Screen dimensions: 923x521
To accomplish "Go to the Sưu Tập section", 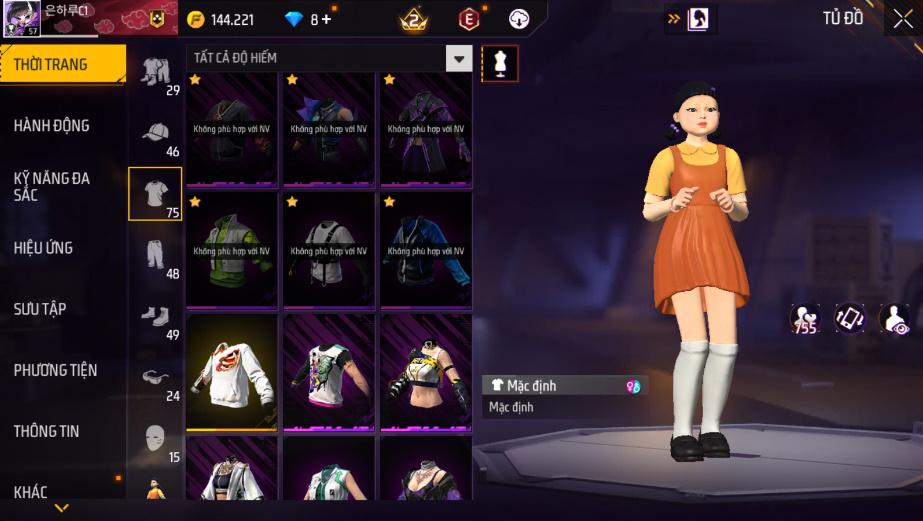I will 40,309.
